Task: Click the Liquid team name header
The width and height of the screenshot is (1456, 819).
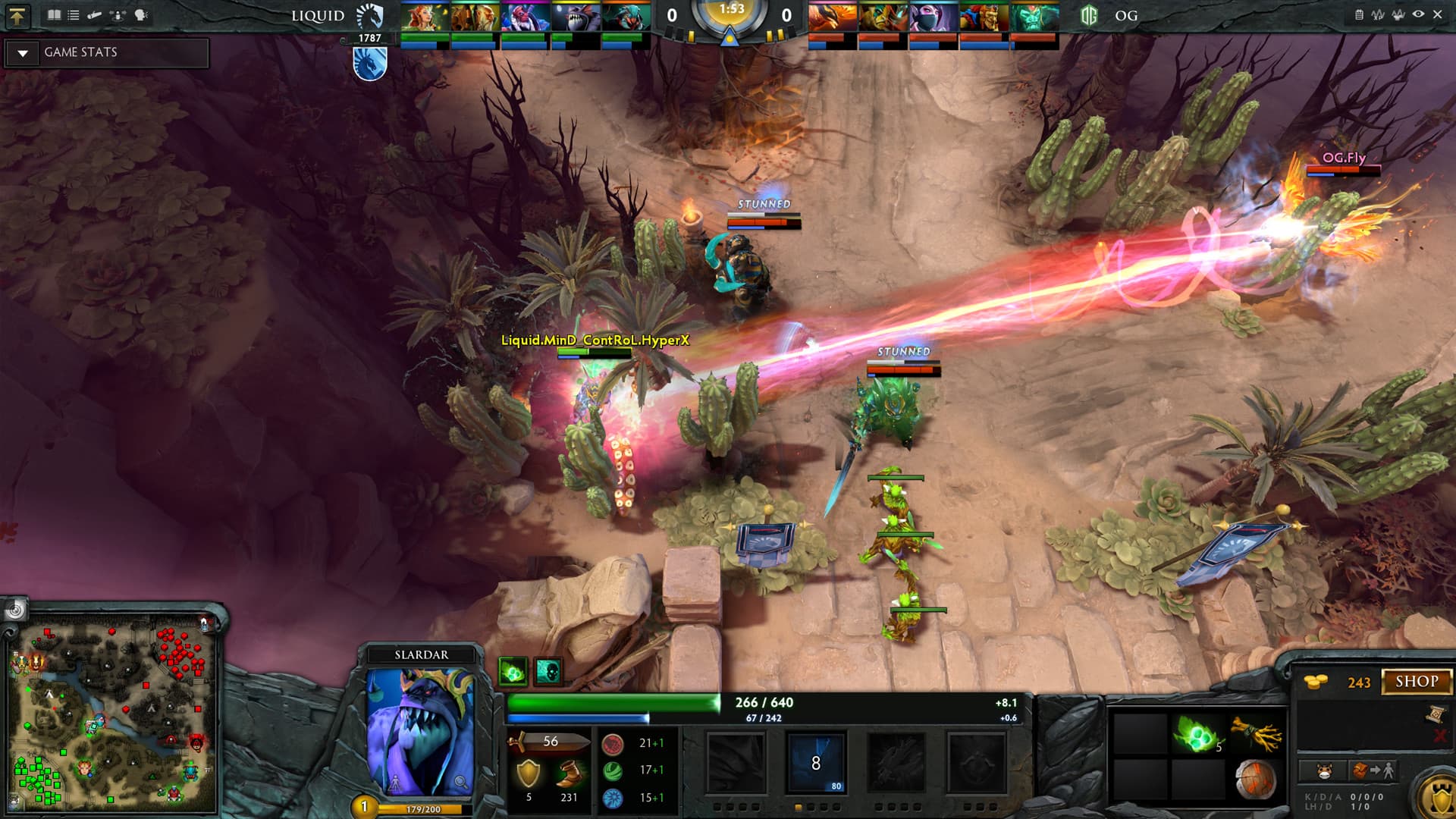Action: pyautogui.click(x=318, y=15)
